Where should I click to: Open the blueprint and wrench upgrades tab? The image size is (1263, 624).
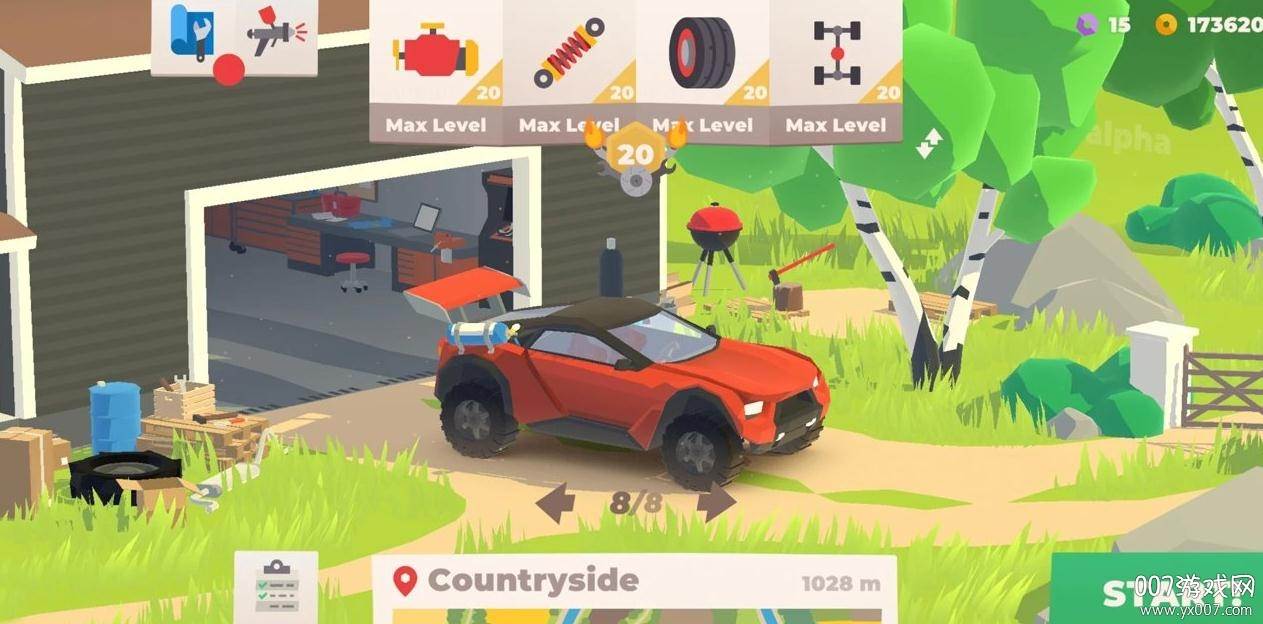pos(193,34)
